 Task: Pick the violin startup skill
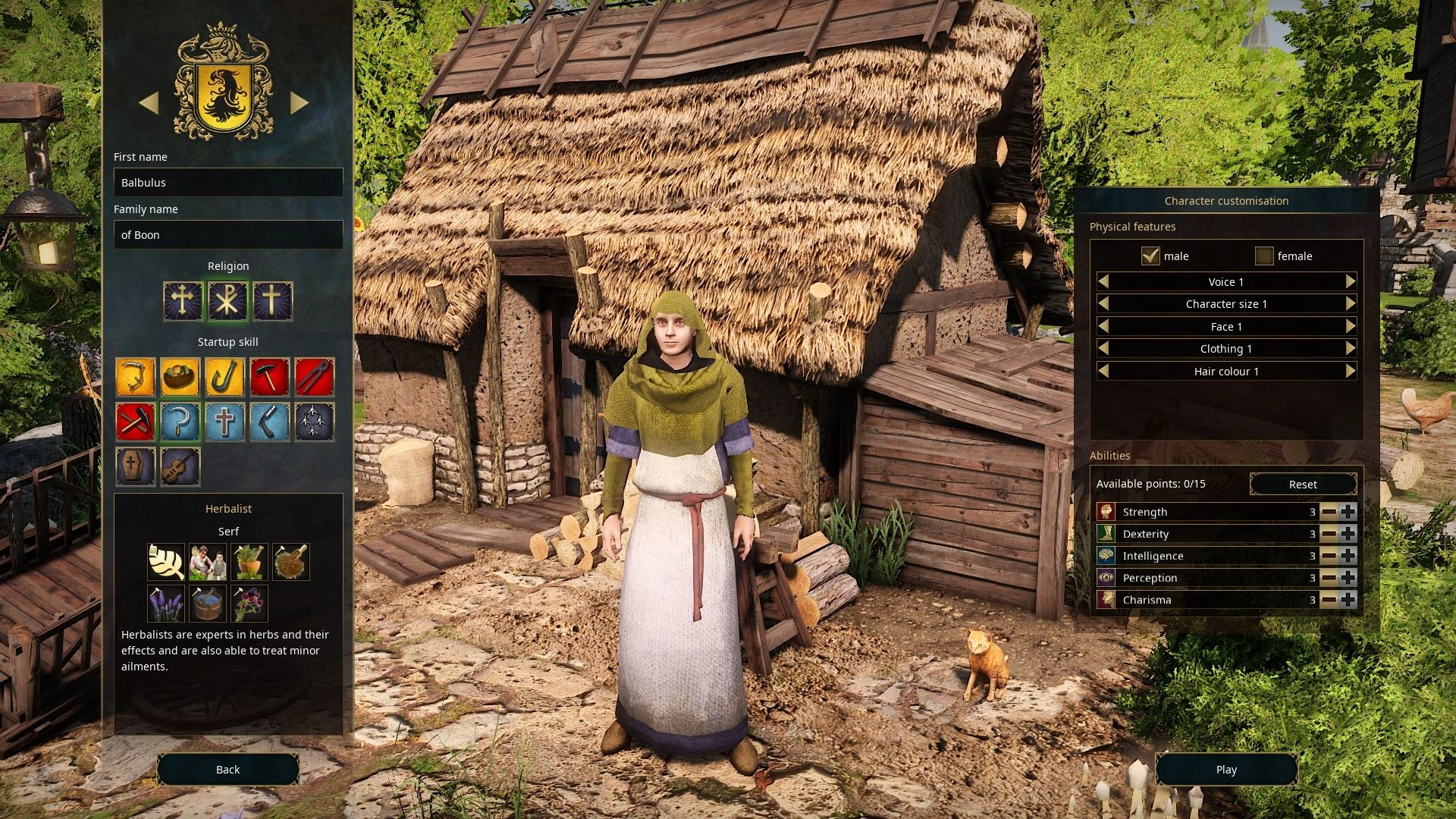pos(180,466)
